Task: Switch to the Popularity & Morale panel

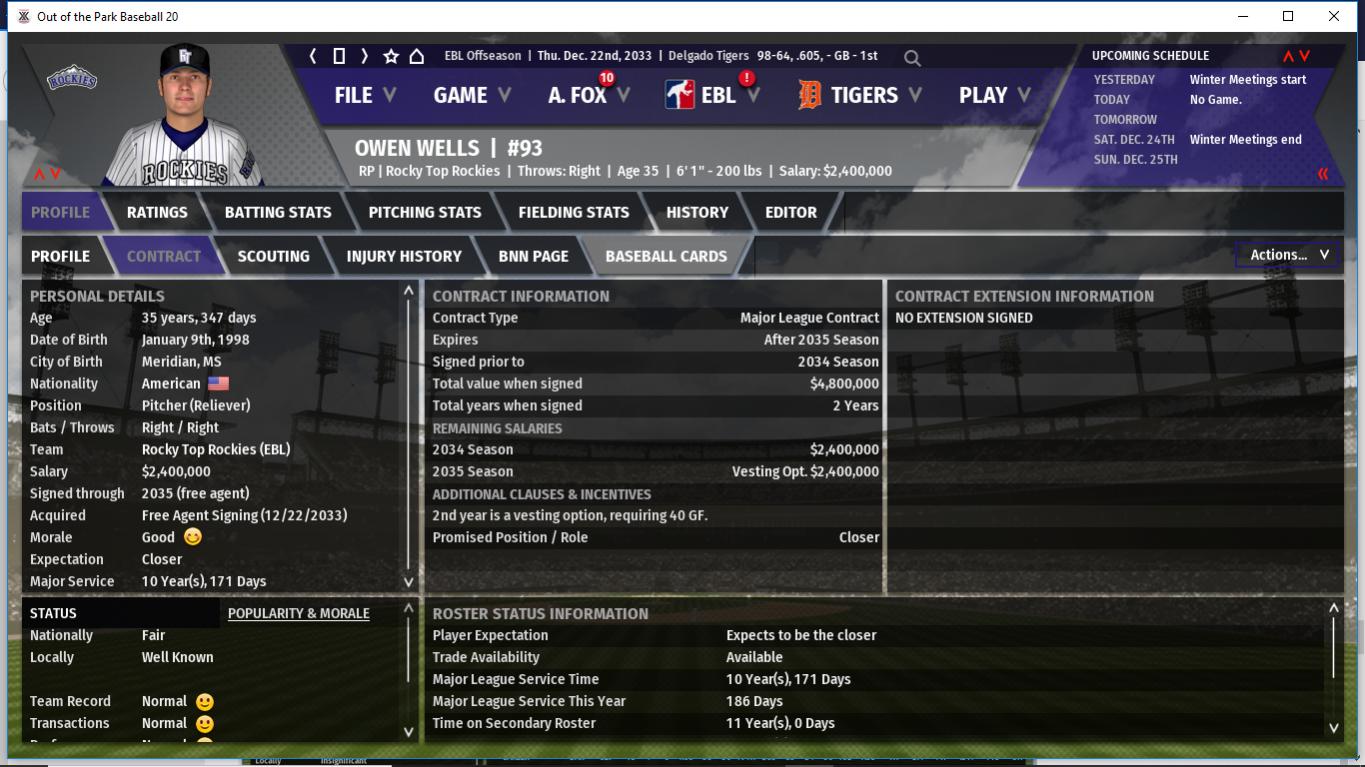Action: tap(298, 613)
